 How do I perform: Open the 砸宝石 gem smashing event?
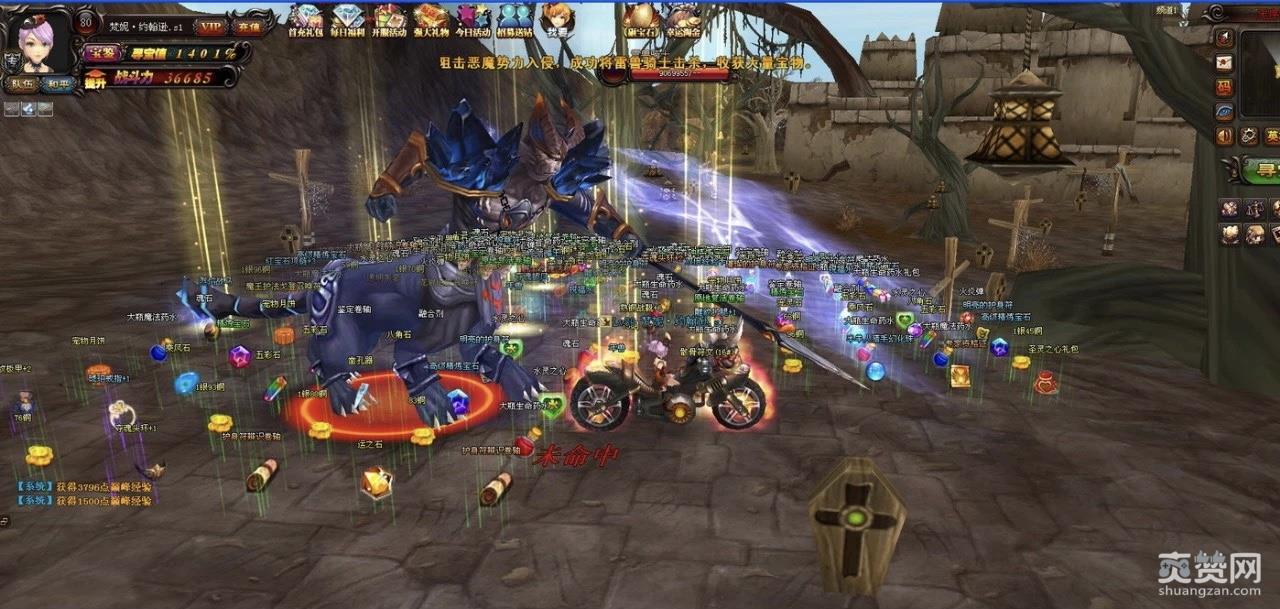(640, 20)
